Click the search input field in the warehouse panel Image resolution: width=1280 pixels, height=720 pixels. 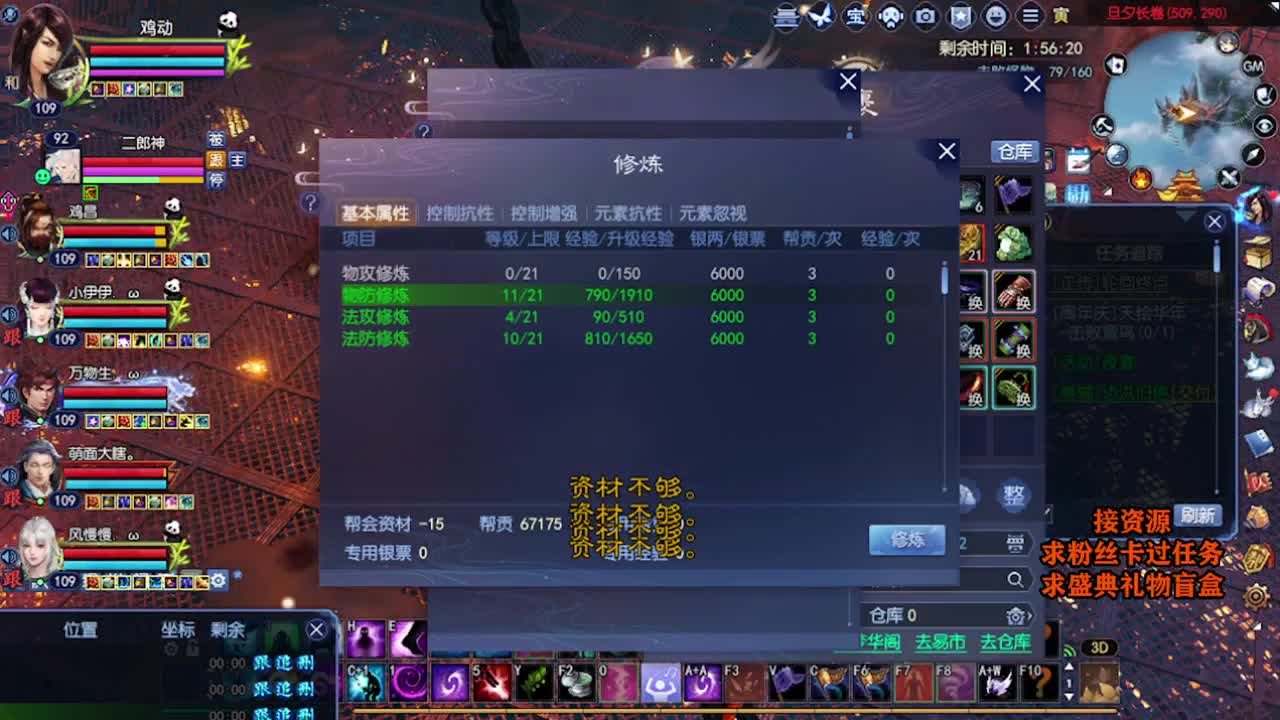(x=945, y=580)
